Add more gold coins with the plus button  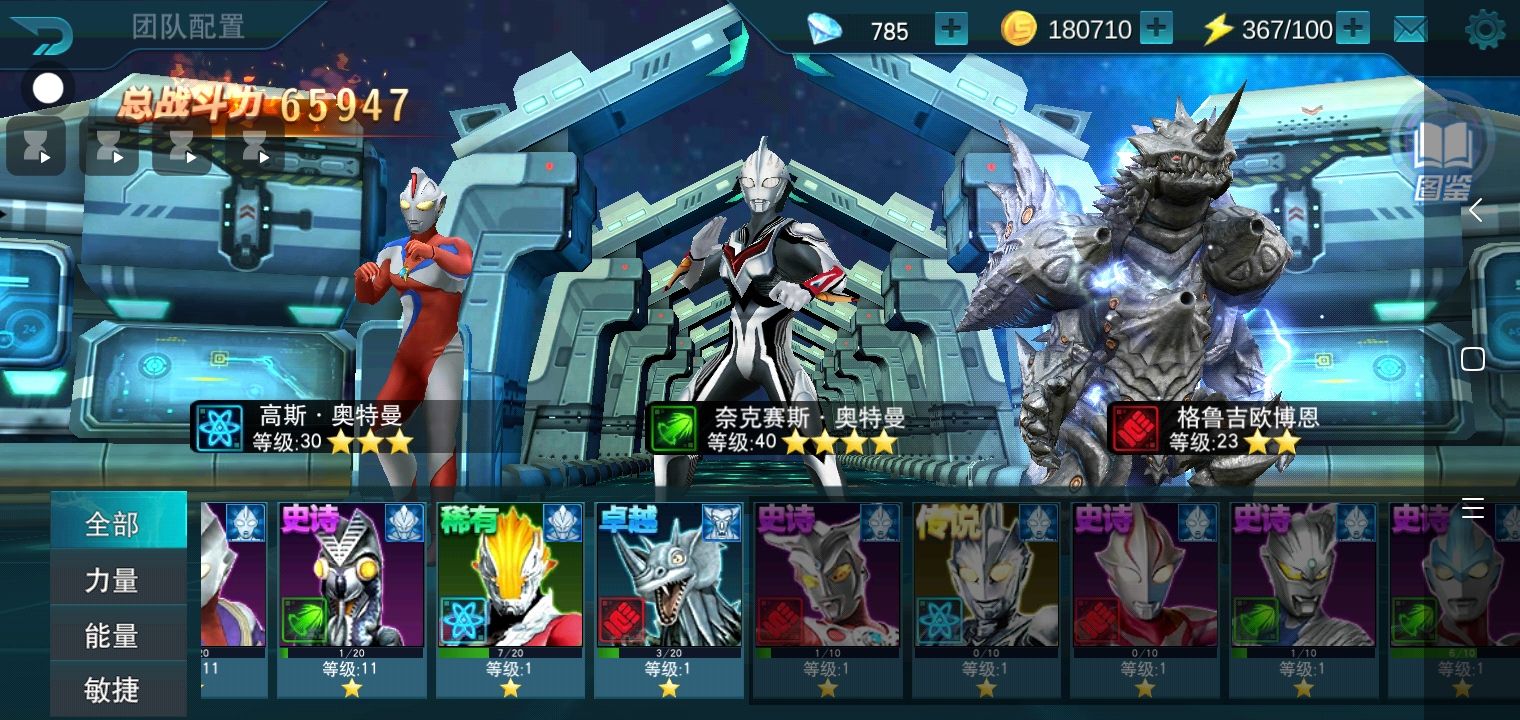click(x=1156, y=29)
